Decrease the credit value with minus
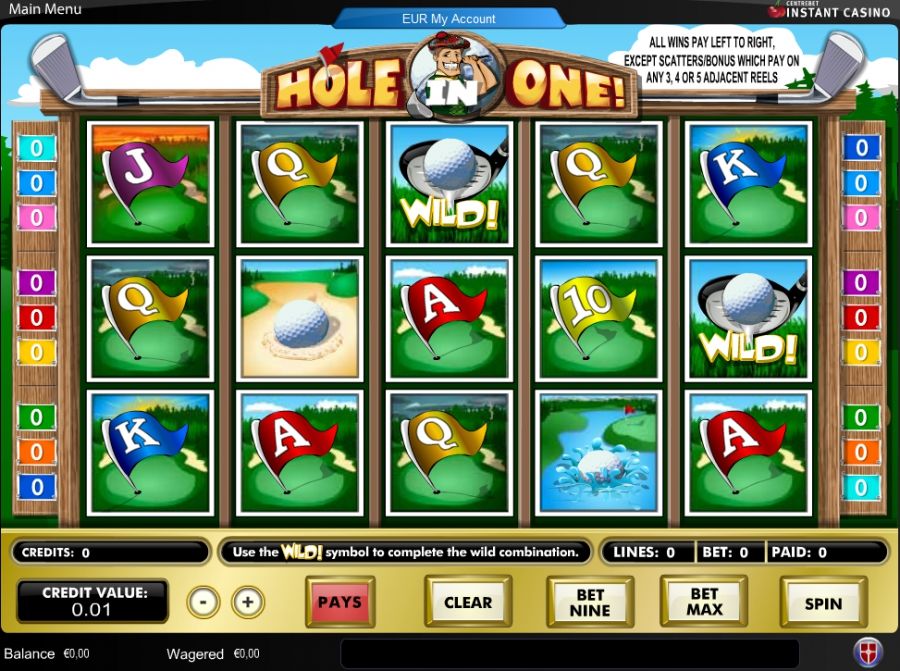This screenshot has width=900, height=671. pyautogui.click(x=203, y=602)
